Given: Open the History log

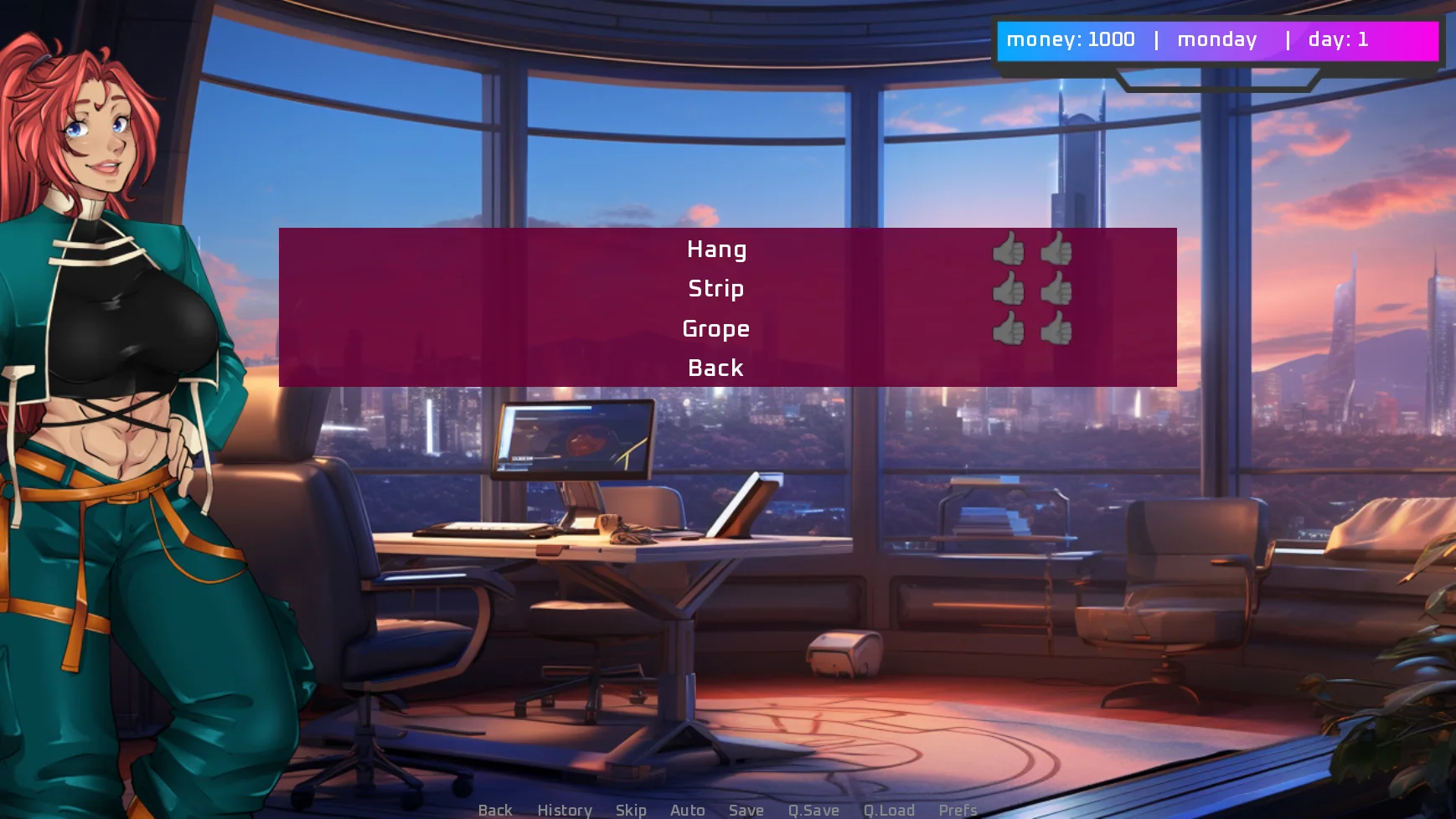Looking at the screenshot, I should [x=565, y=810].
